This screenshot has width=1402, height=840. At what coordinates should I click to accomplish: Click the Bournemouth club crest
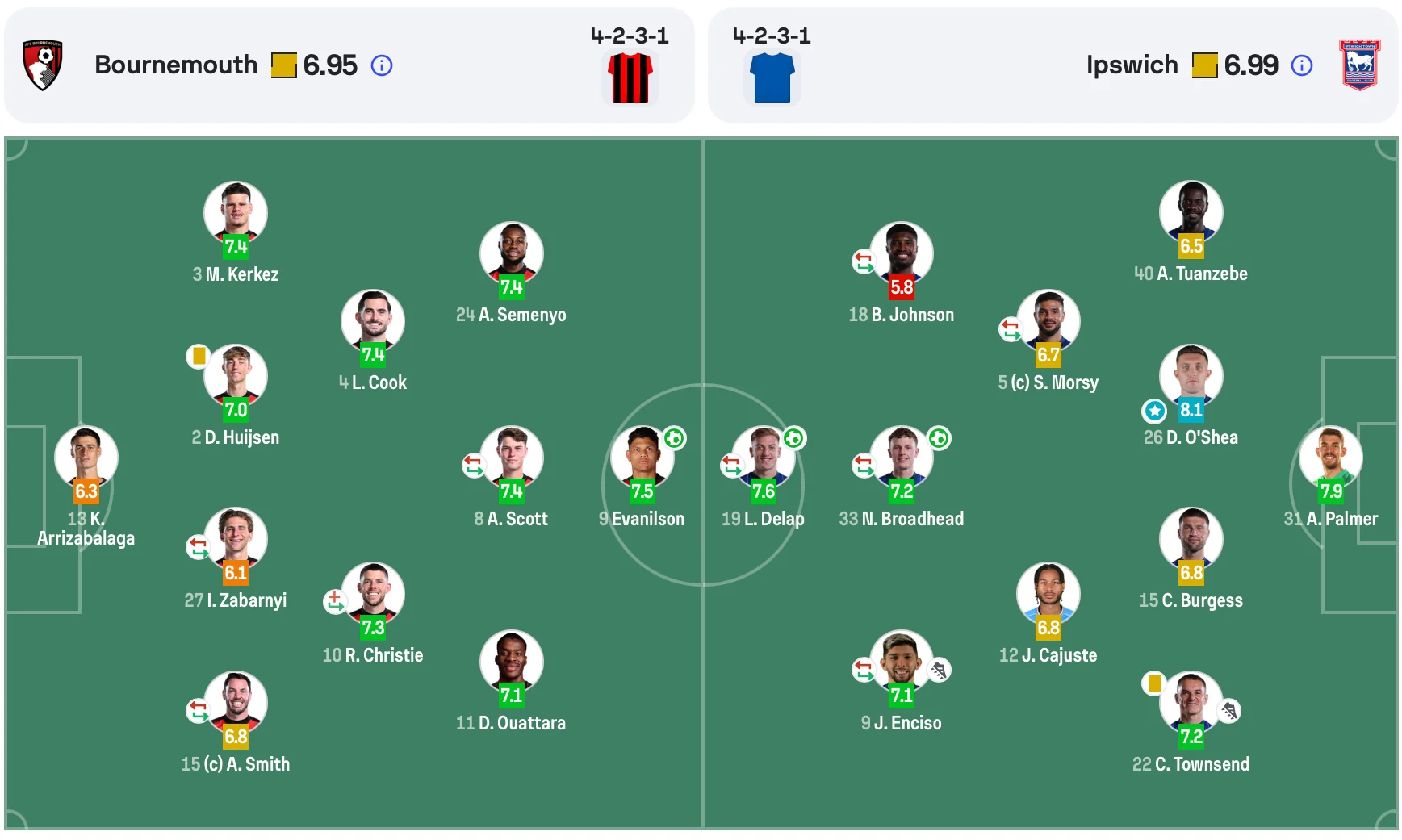(43, 65)
